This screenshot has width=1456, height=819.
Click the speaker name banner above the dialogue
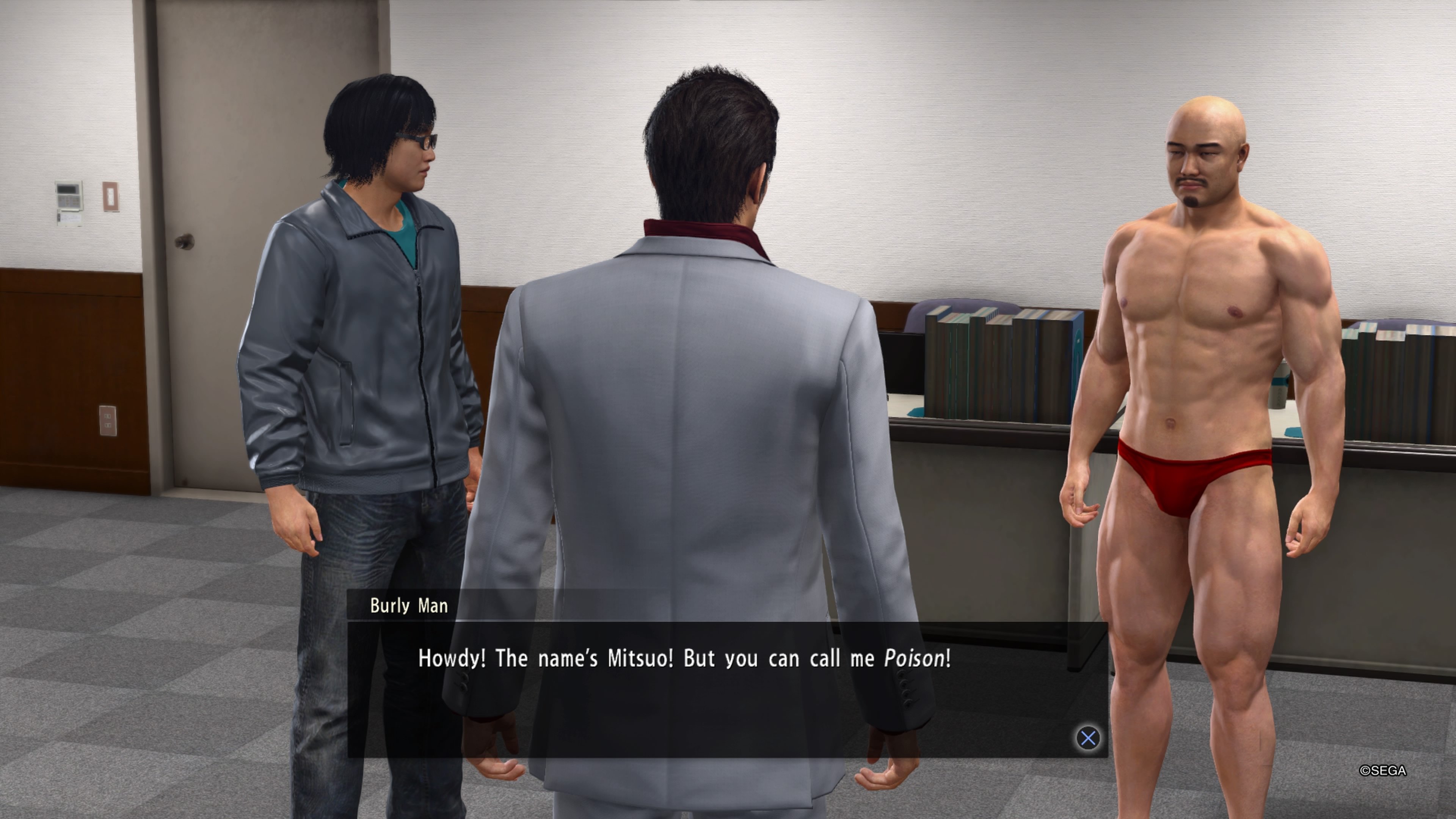click(x=409, y=606)
